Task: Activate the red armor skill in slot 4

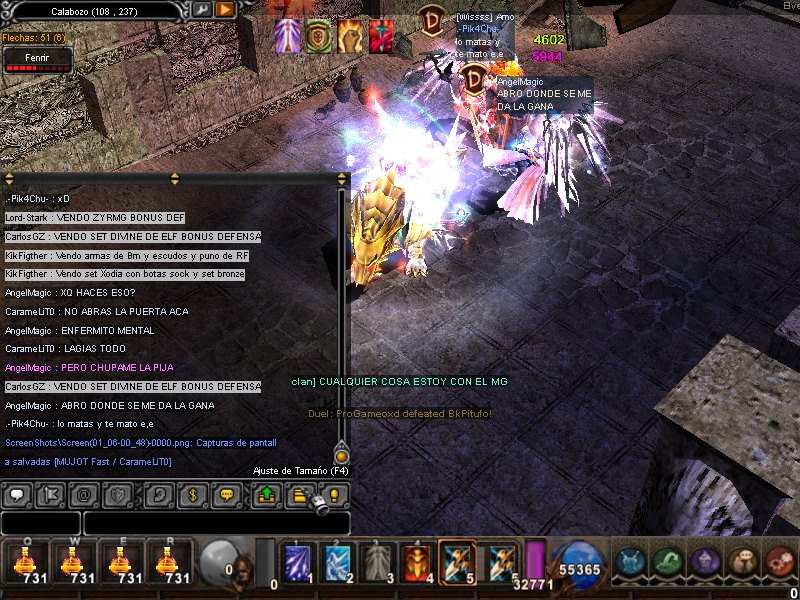Action: pos(417,562)
